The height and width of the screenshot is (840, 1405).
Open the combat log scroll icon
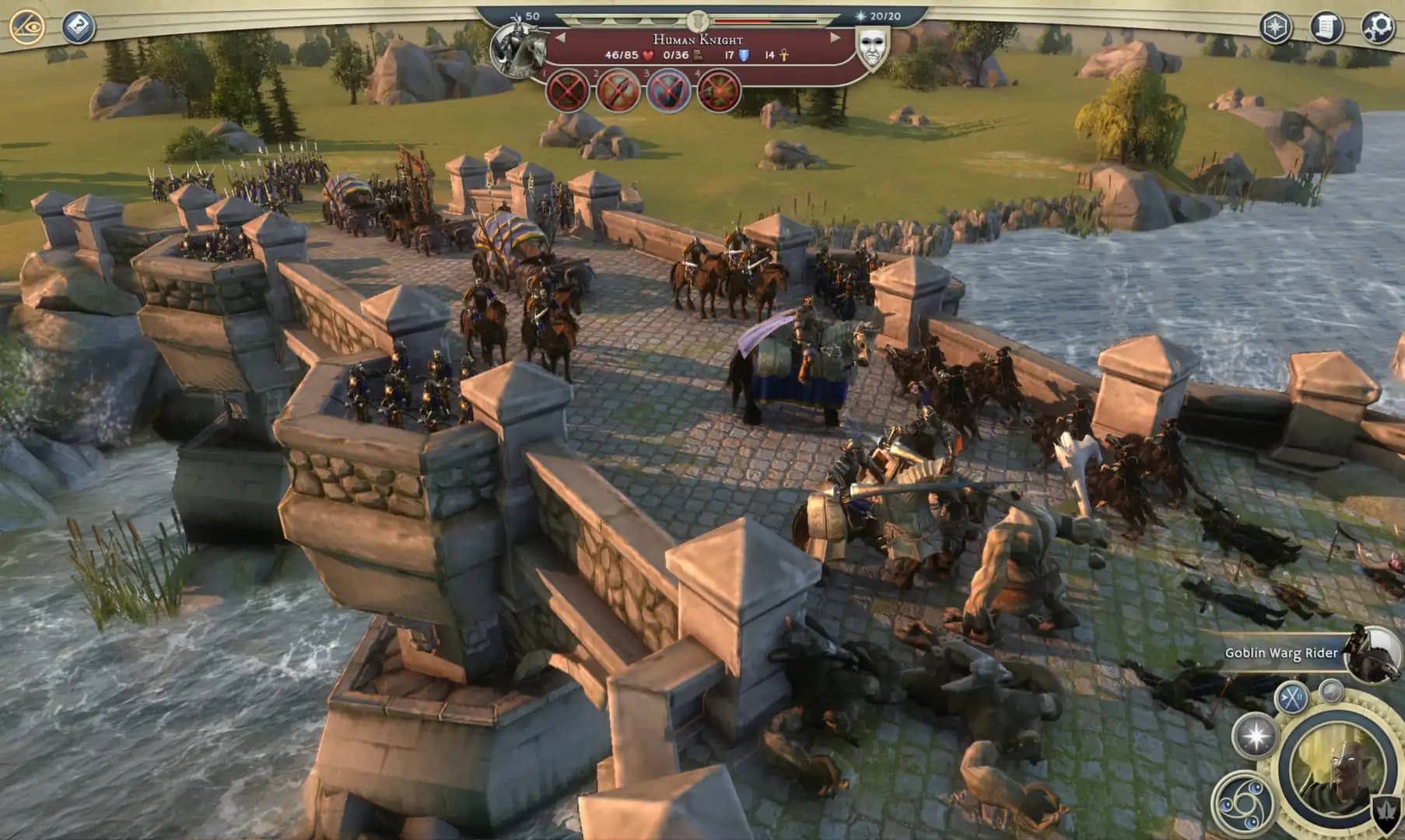1326,27
